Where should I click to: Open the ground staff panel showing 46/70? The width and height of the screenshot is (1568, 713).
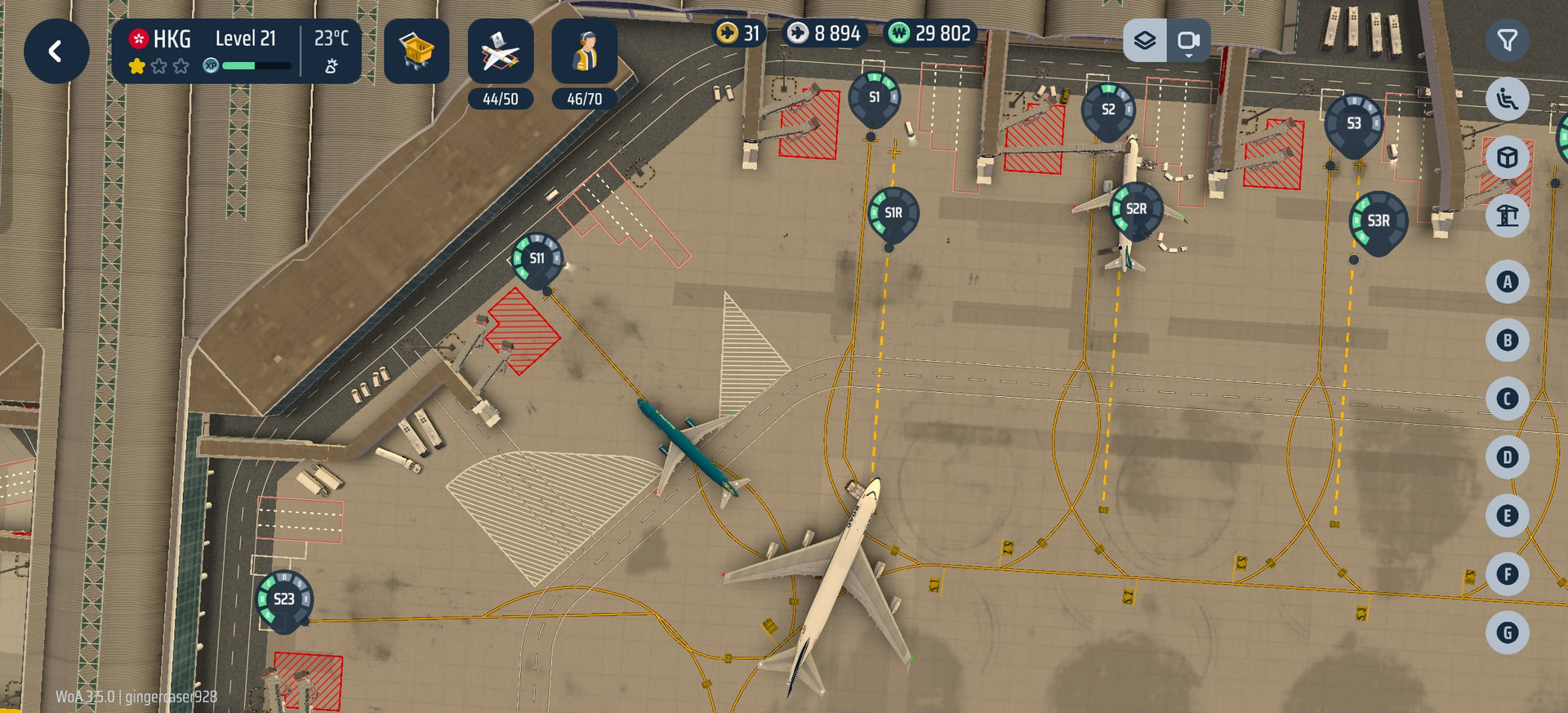584,51
